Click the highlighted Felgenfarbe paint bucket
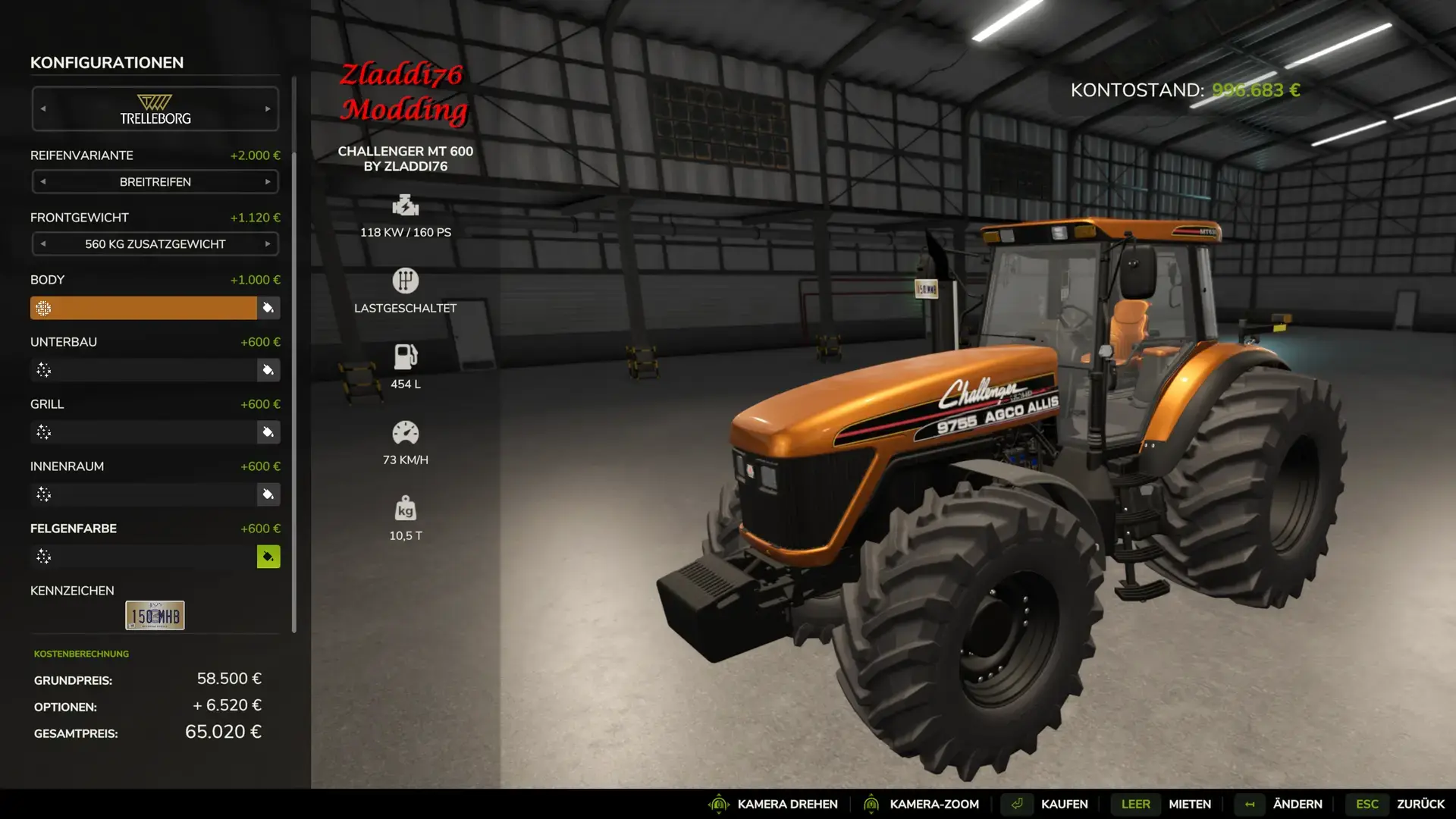The height and width of the screenshot is (819, 1456). [x=268, y=557]
